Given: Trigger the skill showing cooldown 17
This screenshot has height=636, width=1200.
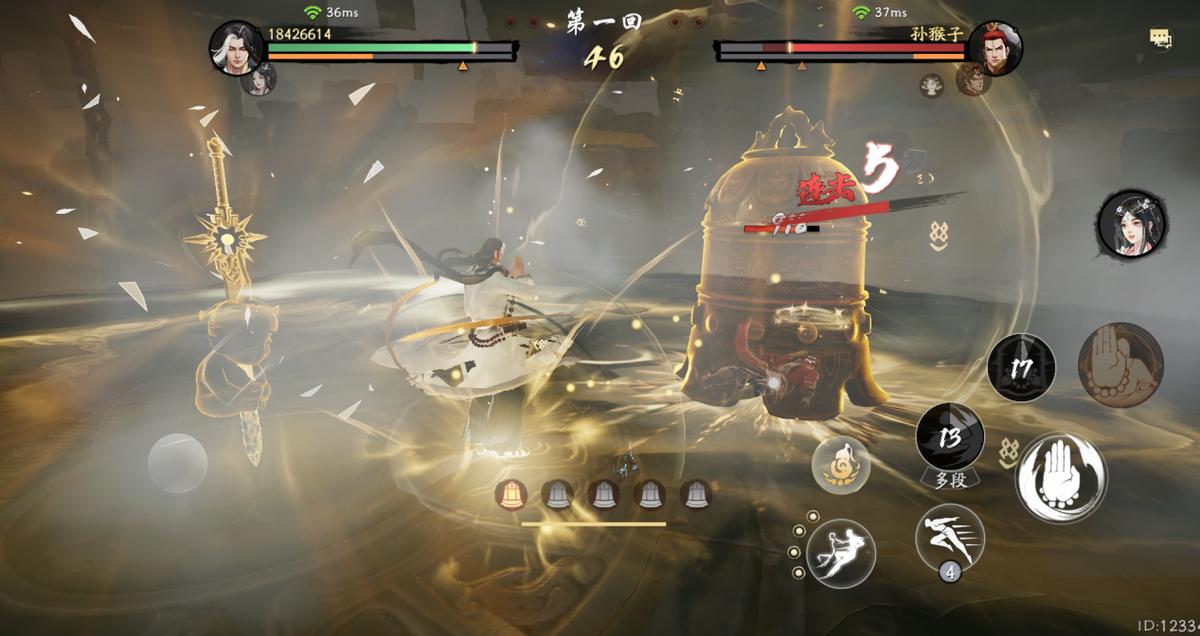Looking at the screenshot, I should (x=1021, y=367).
